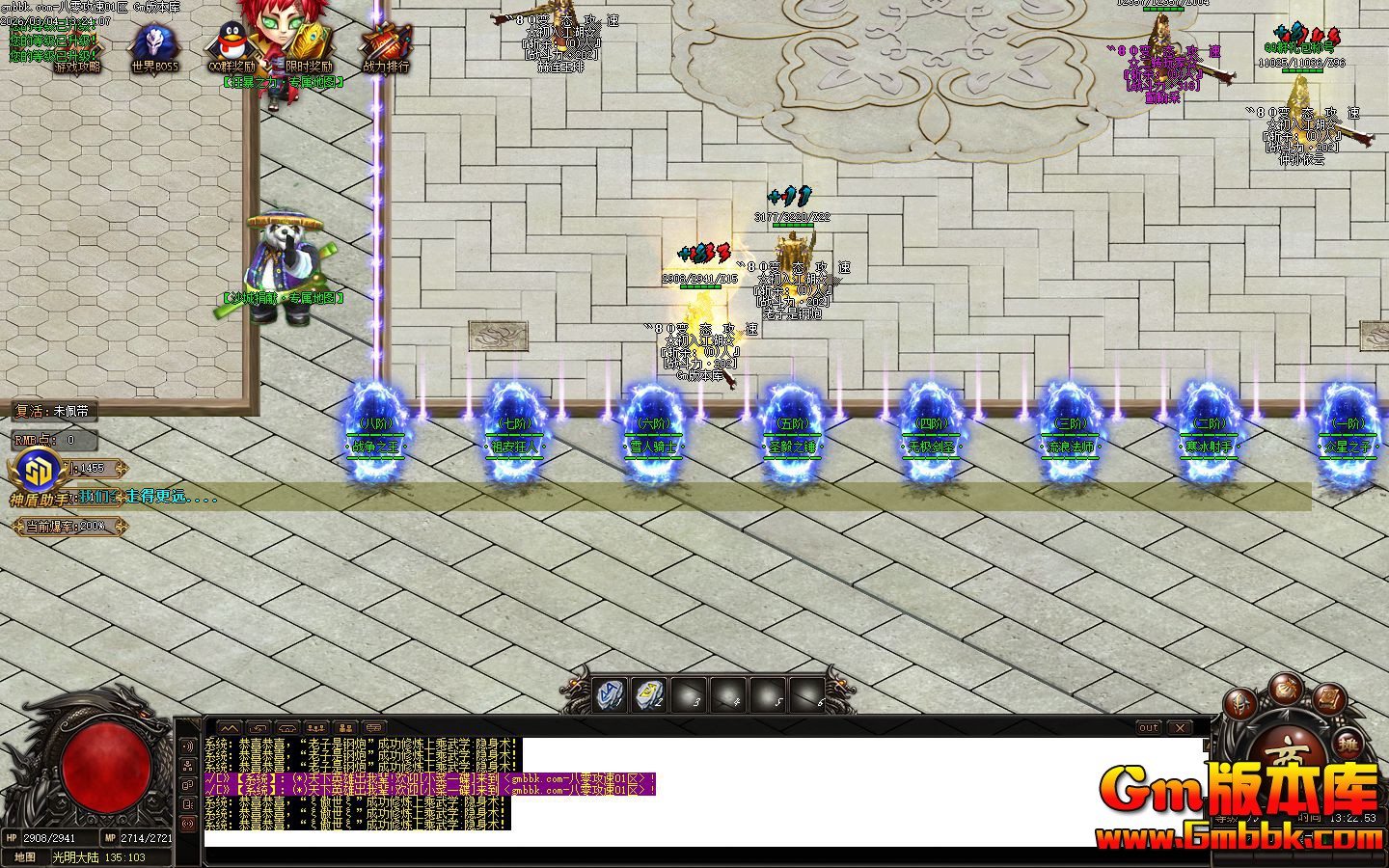The height and width of the screenshot is (868, 1389).
Task: Select the first chat channel tab with peak icon
Action: pos(228,727)
